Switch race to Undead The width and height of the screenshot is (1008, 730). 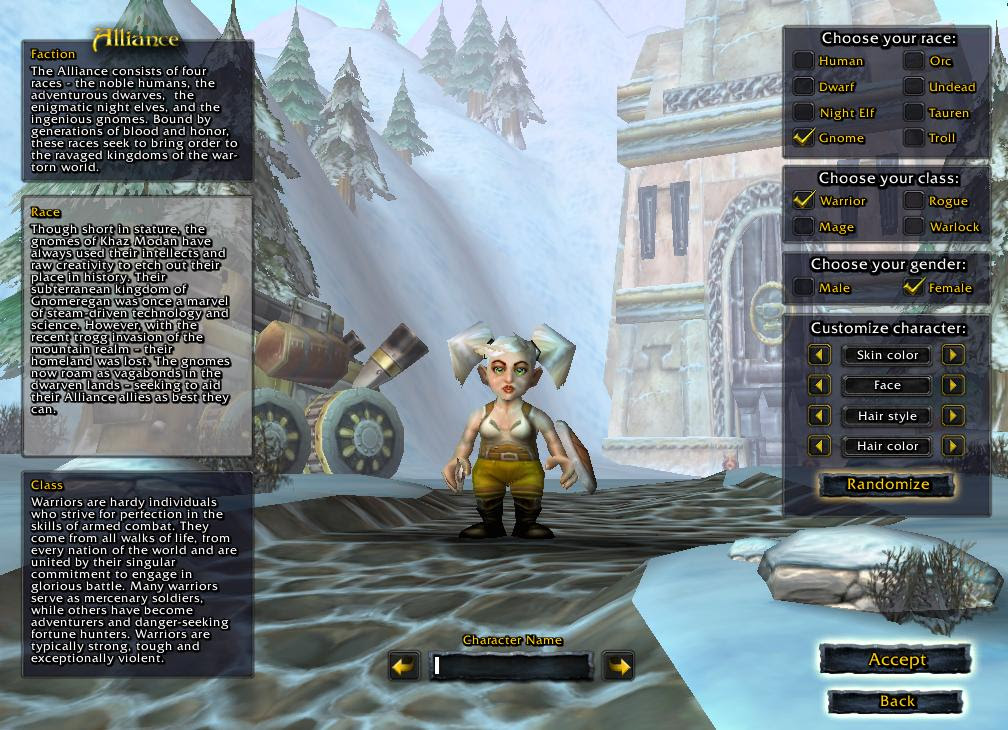coord(914,87)
